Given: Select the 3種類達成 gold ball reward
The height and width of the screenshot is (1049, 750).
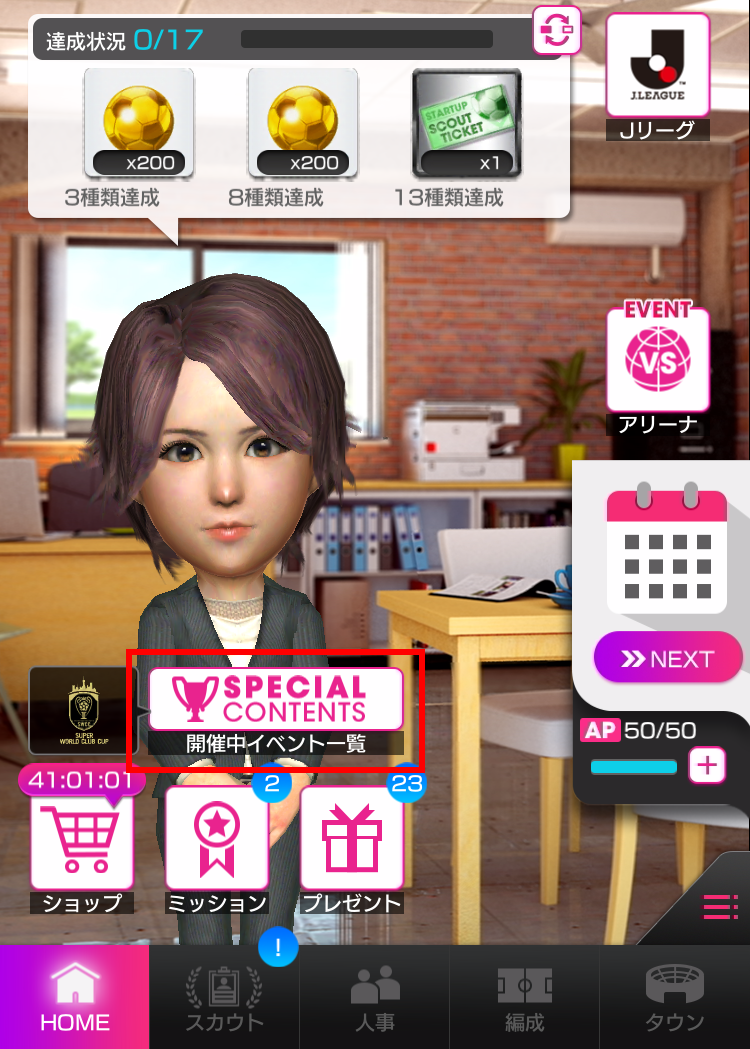Looking at the screenshot, I should point(139,122).
